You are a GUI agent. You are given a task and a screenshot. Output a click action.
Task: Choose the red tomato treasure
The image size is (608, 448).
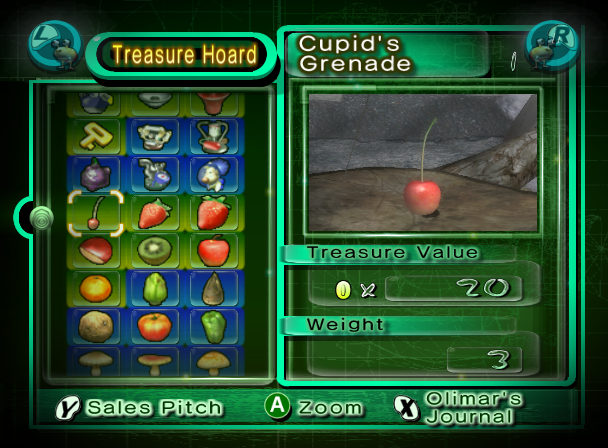pyautogui.click(x=154, y=326)
